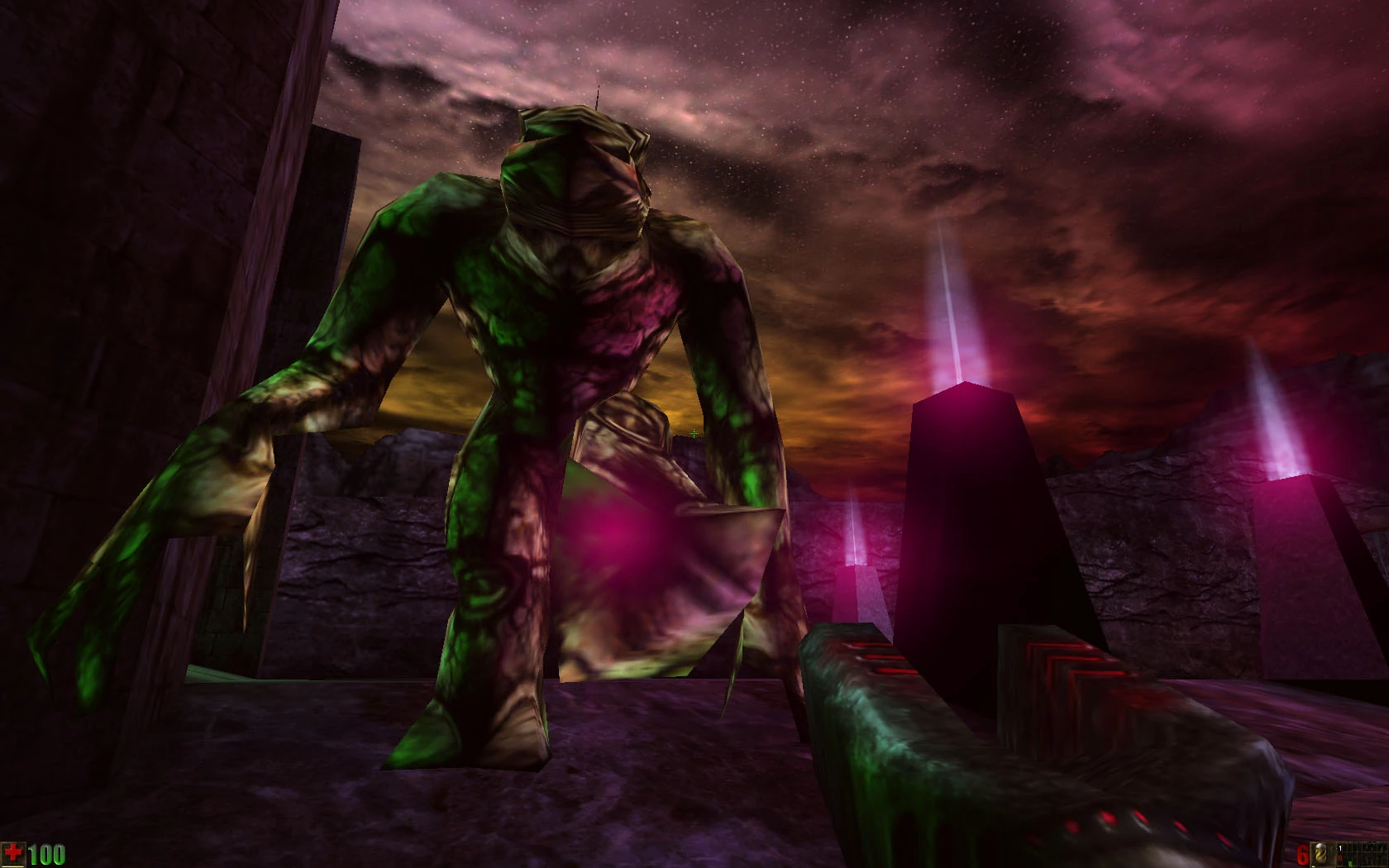Click the red health cross icon

[x=12, y=851]
